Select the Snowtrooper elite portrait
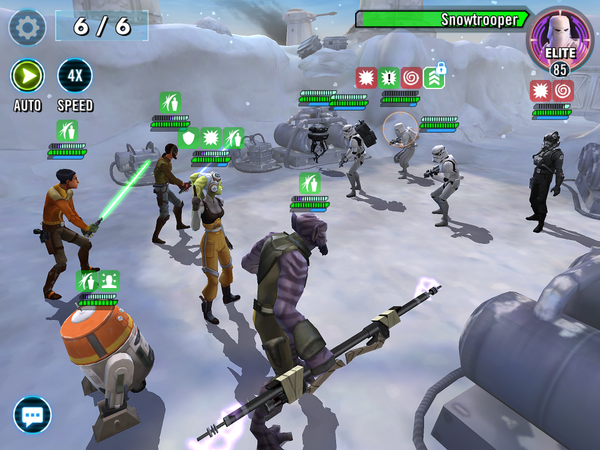 tap(560, 38)
